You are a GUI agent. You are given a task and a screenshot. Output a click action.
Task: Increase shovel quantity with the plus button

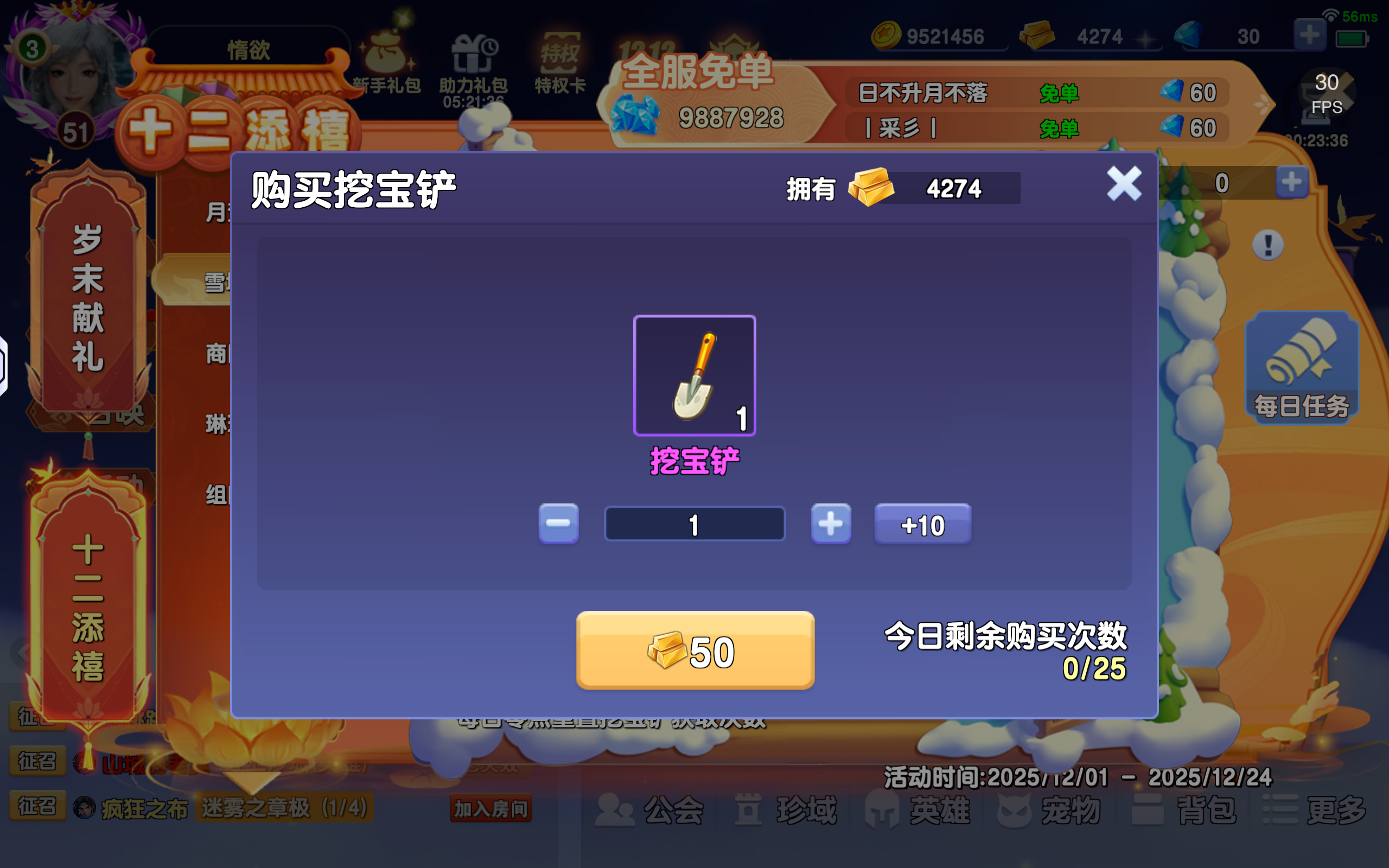tap(831, 523)
